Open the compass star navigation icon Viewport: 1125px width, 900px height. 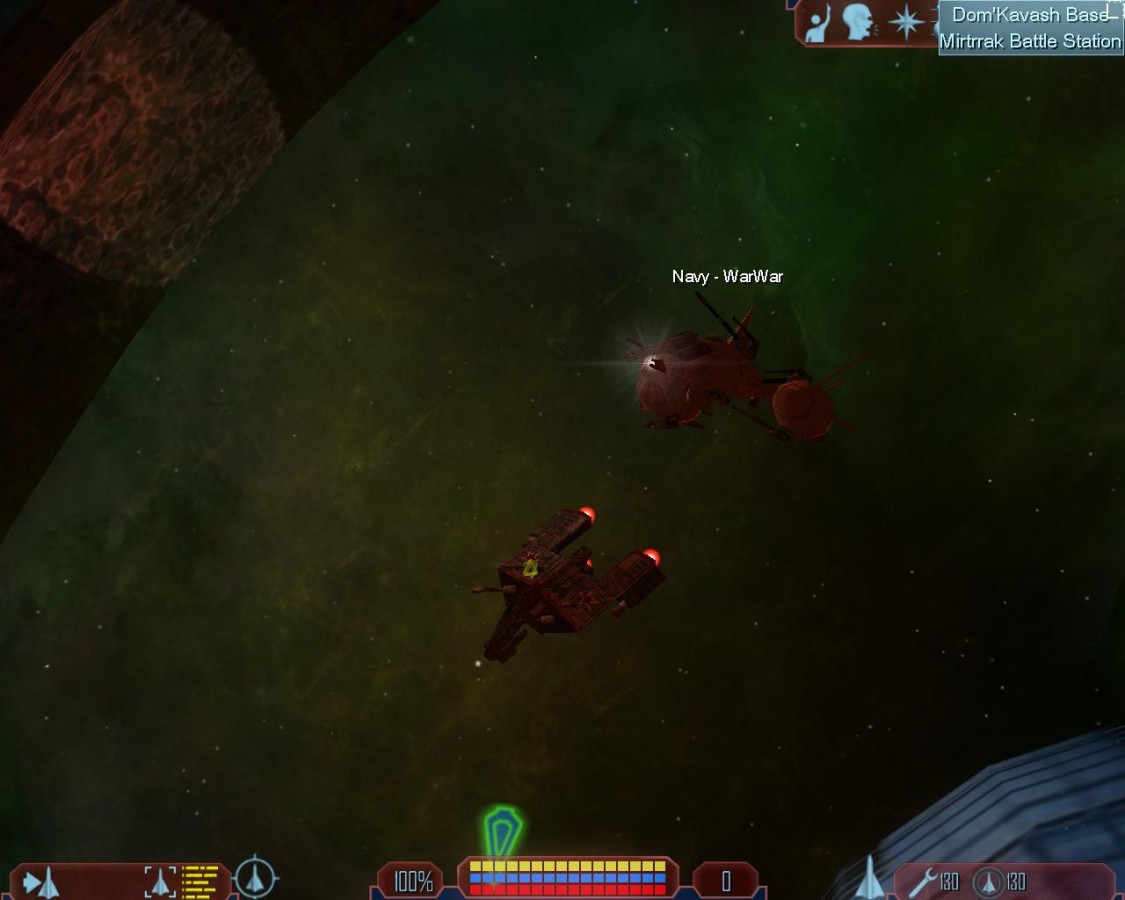pyautogui.click(x=906, y=23)
